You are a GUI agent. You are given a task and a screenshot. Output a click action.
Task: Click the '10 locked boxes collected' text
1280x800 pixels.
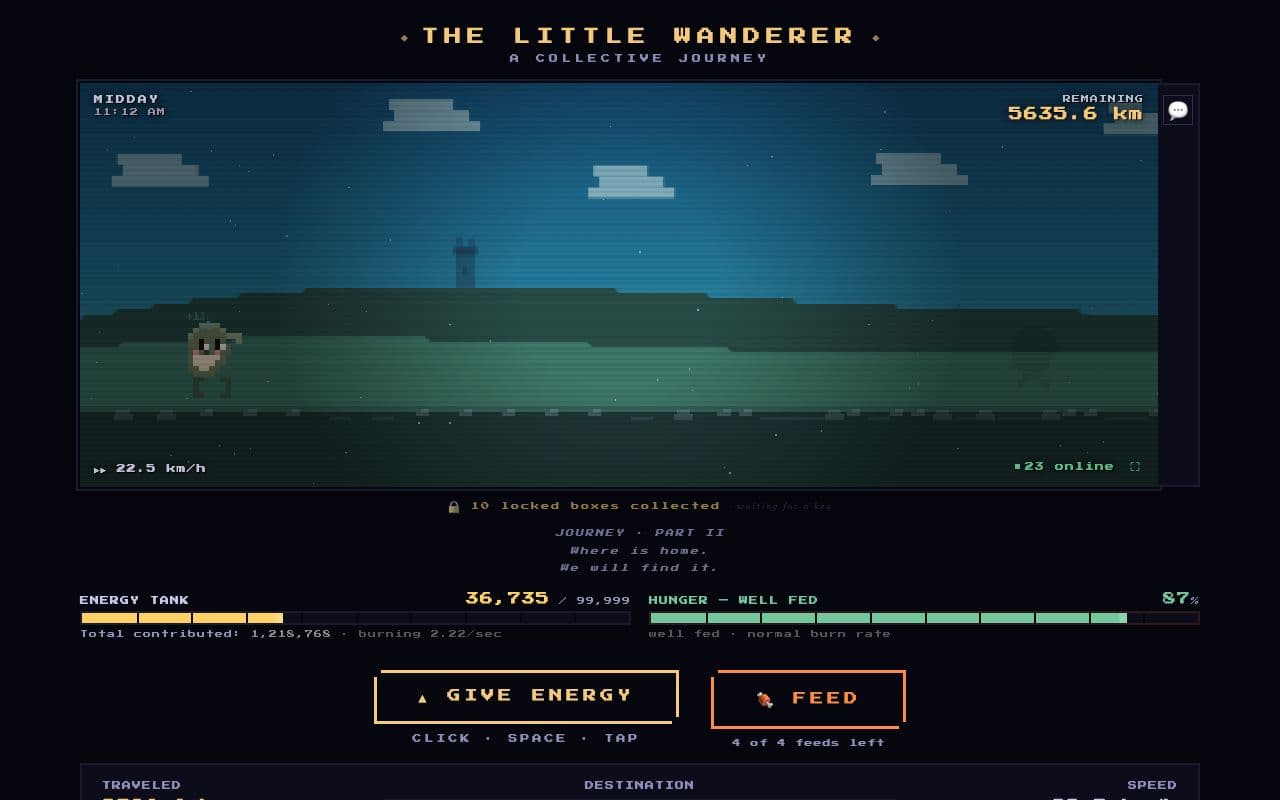click(x=597, y=505)
